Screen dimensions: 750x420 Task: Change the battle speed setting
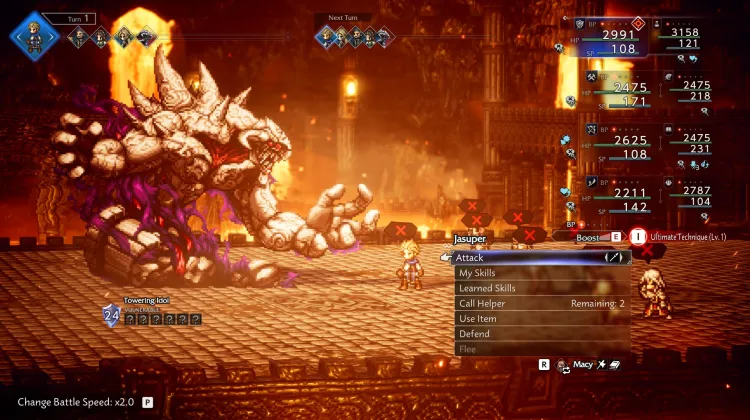click(78, 402)
